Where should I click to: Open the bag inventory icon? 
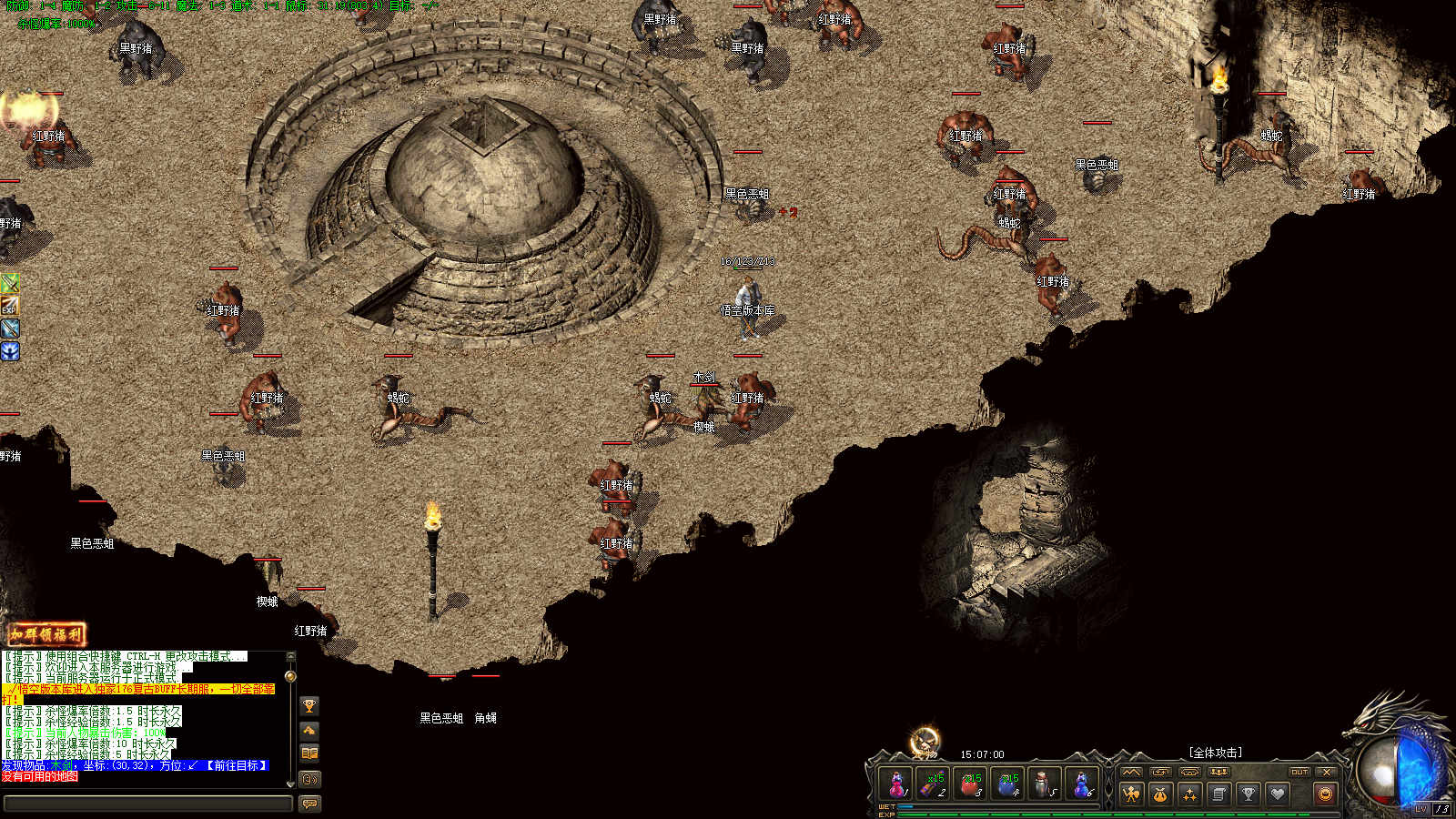point(1160,794)
